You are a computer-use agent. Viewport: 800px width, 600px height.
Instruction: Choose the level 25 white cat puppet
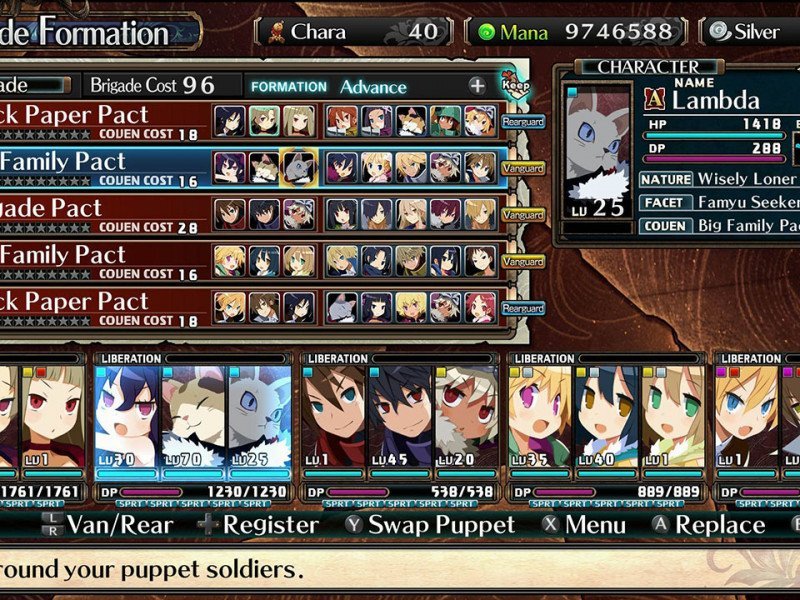coord(260,420)
